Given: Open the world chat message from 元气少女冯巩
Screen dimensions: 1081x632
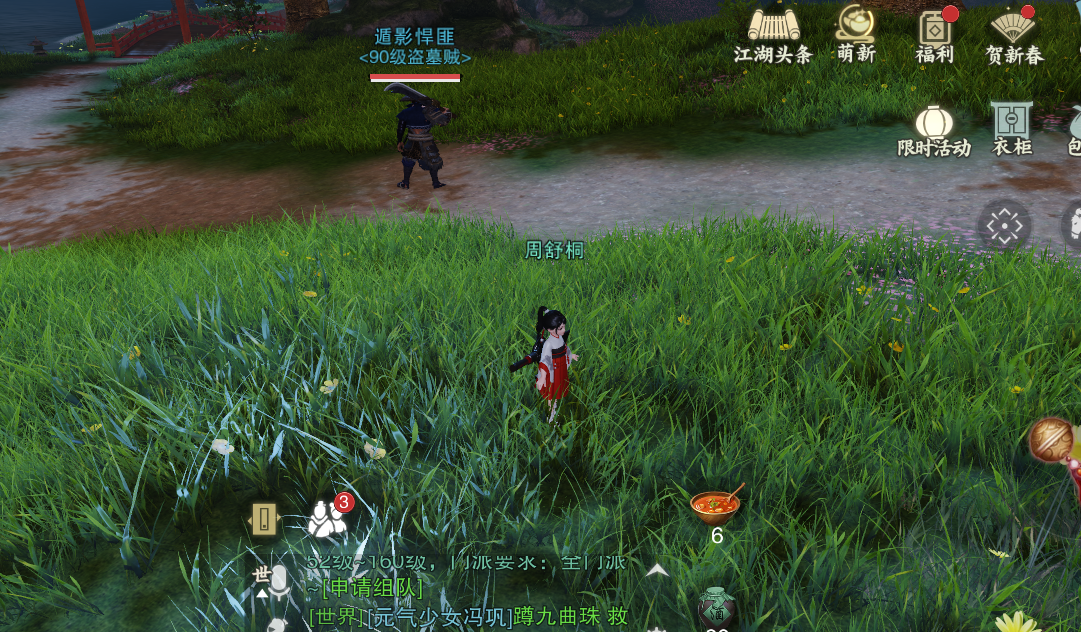Looking at the screenshot, I should click(x=468, y=616).
